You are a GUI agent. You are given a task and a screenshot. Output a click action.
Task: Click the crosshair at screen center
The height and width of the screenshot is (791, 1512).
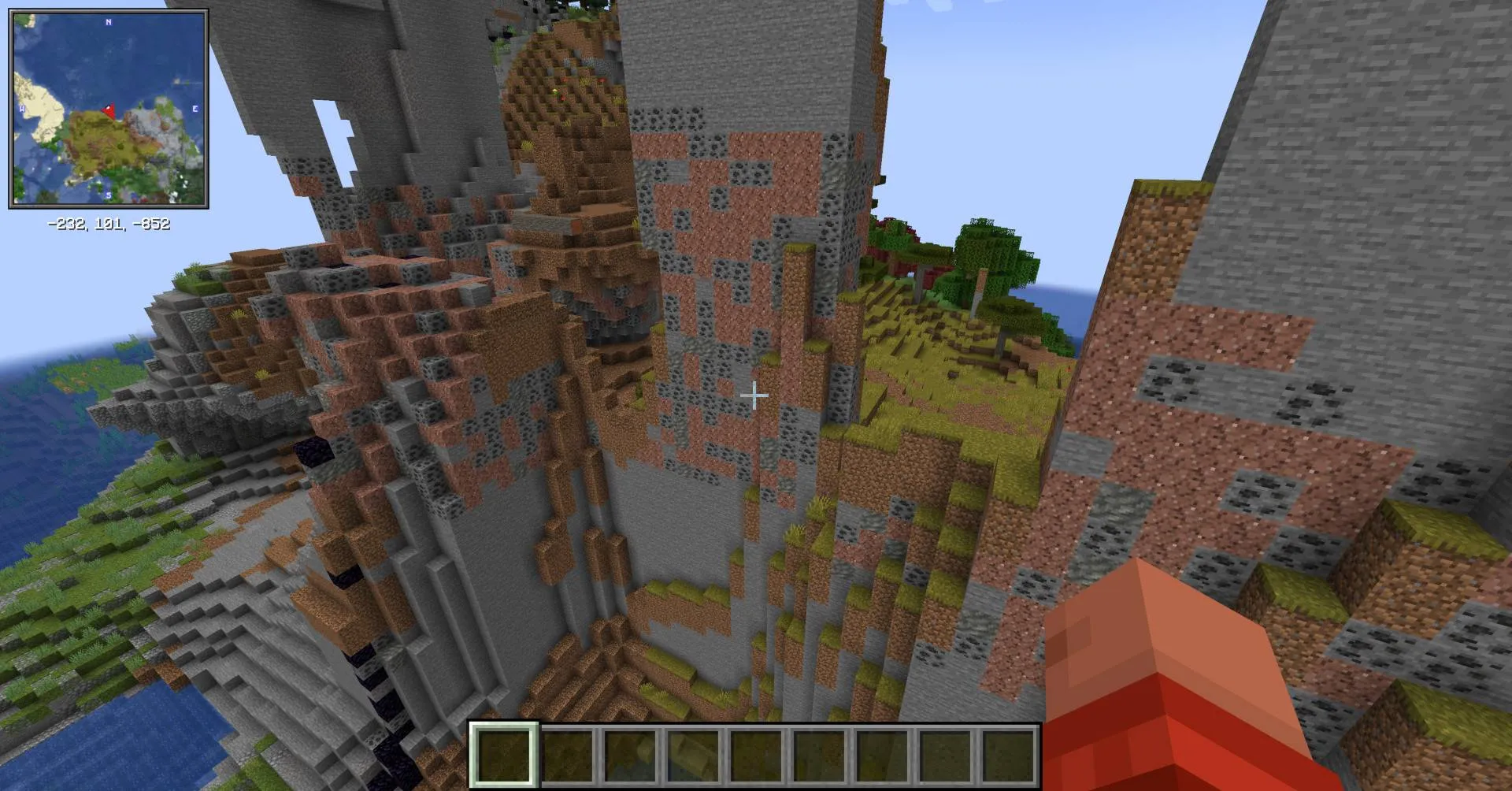coord(754,394)
